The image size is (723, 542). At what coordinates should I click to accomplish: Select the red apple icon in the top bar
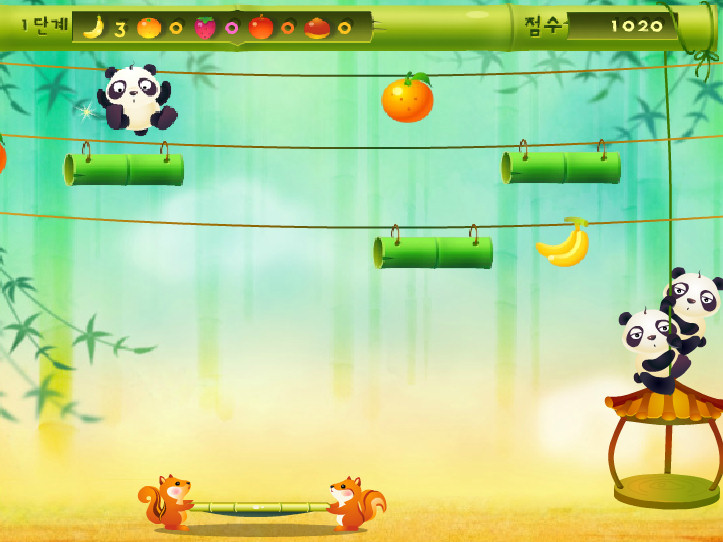pyautogui.click(x=261, y=27)
